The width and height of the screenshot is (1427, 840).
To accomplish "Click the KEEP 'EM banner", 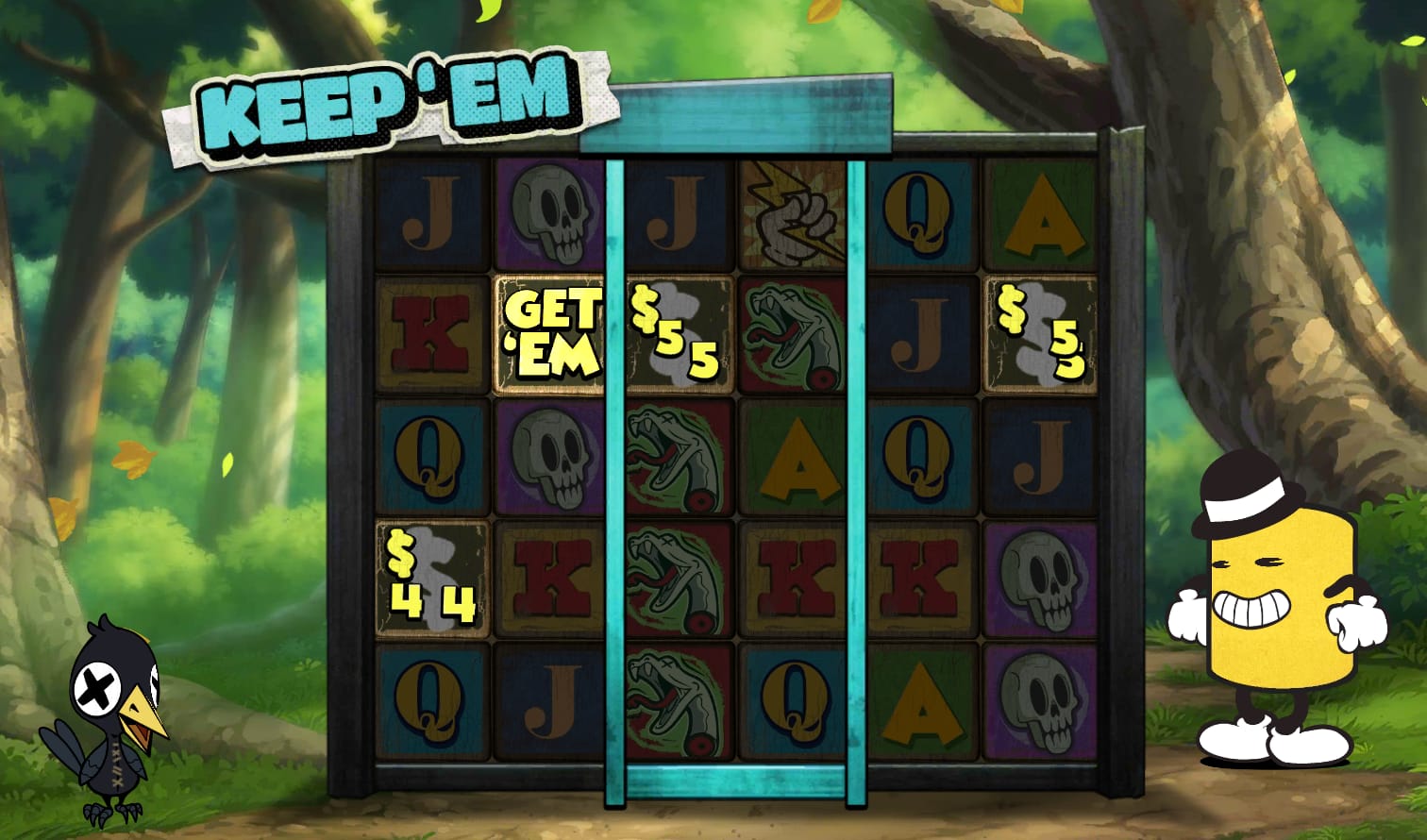I will point(387,104).
